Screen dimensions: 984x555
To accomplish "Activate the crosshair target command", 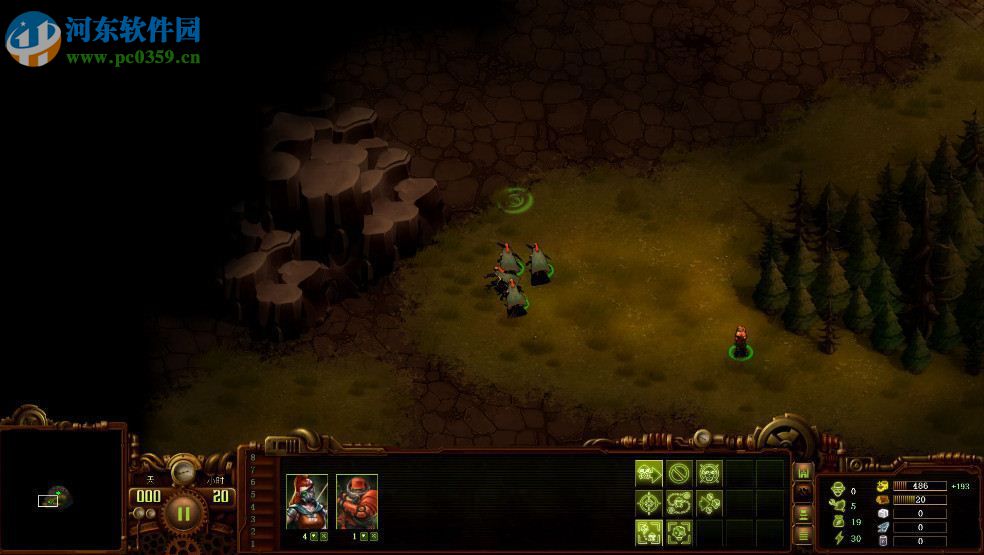I will (649, 502).
